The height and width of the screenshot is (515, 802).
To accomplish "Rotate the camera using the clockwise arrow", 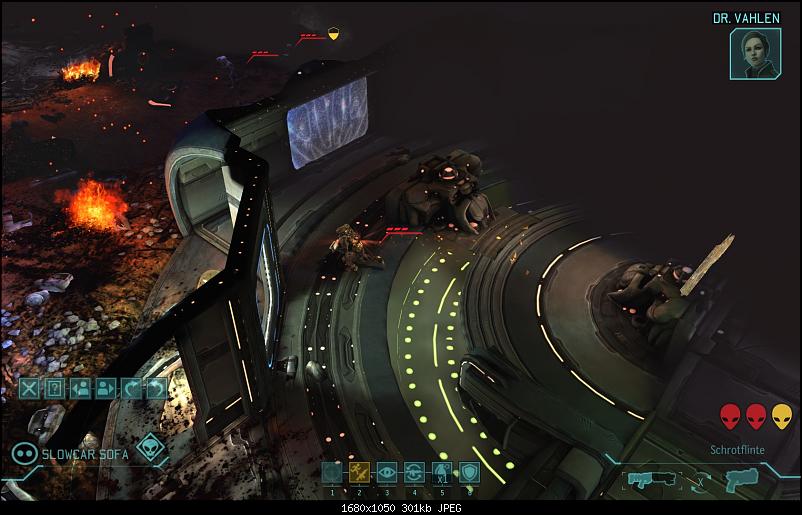I will [131, 388].
